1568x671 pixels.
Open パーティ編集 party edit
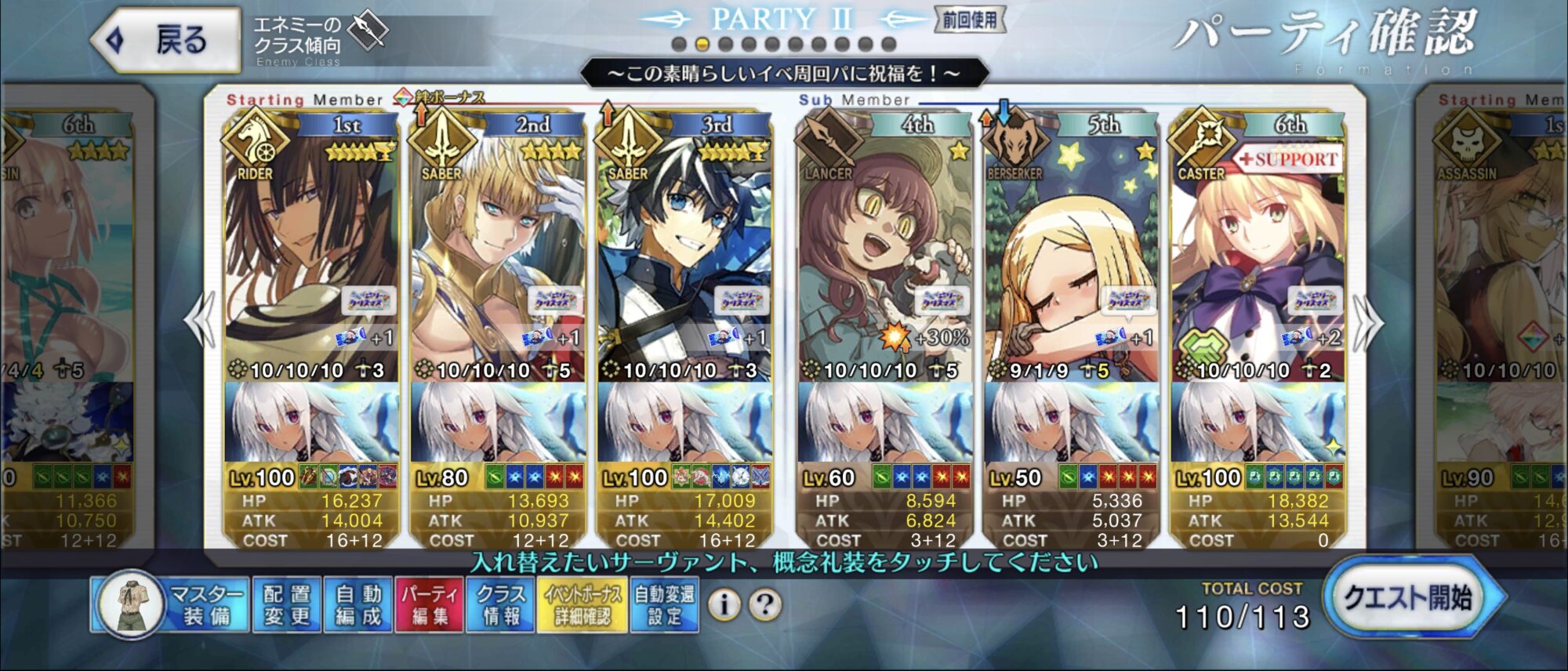point(429,604)
